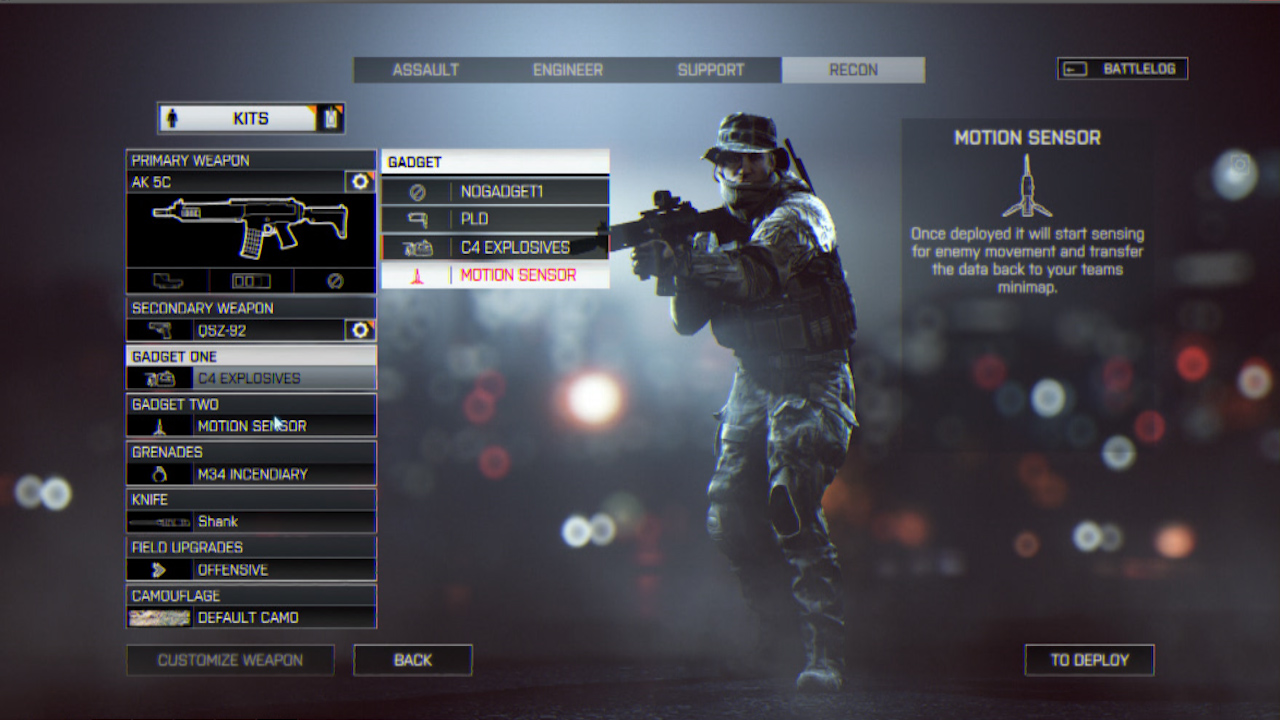The height and width of the screenshot is (720, 1280).
Task: Select the AK 5C primary weapon slot
Action: (236, 182)
